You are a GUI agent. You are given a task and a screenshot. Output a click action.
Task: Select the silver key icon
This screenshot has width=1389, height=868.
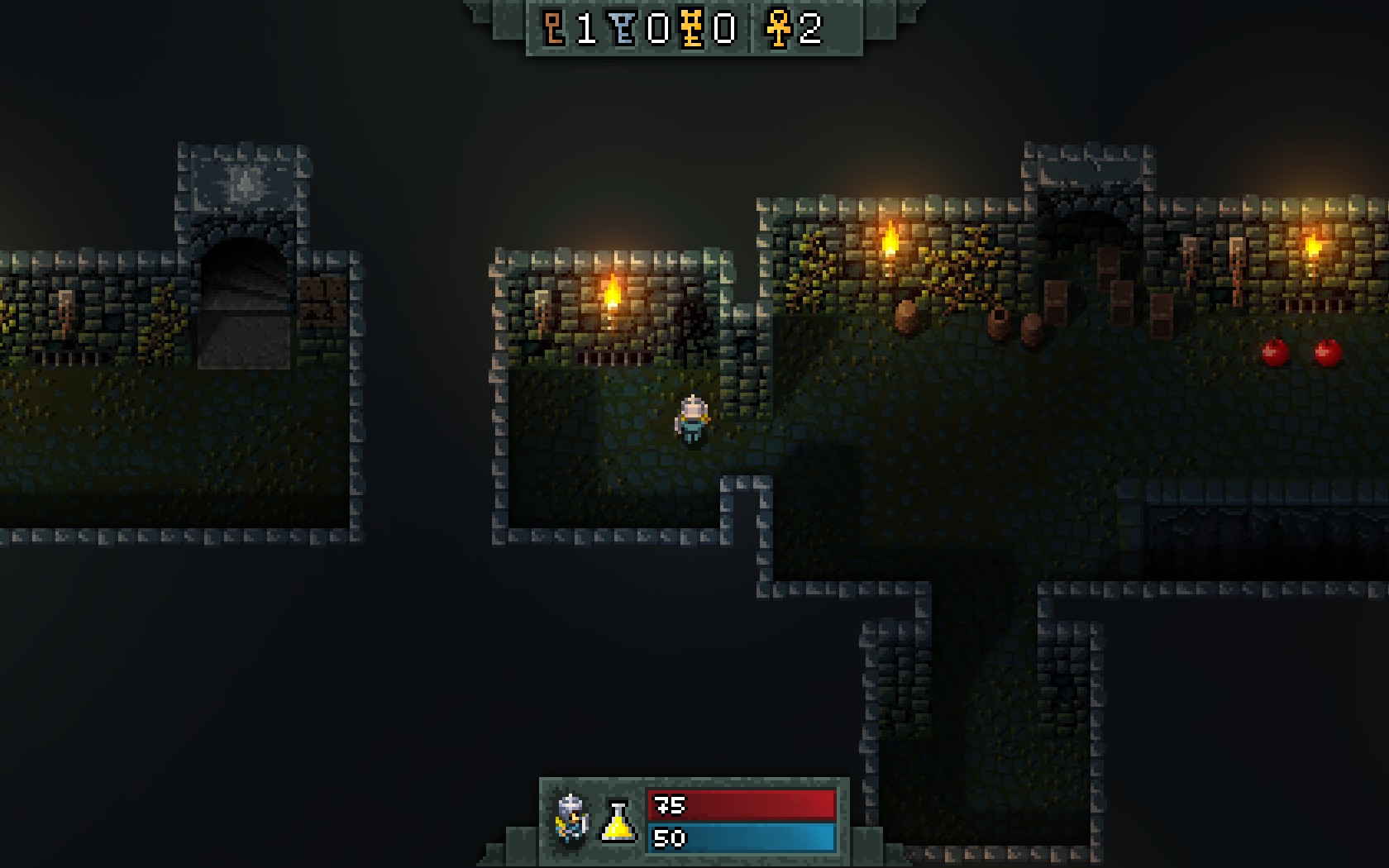click(x=624, y=29)
